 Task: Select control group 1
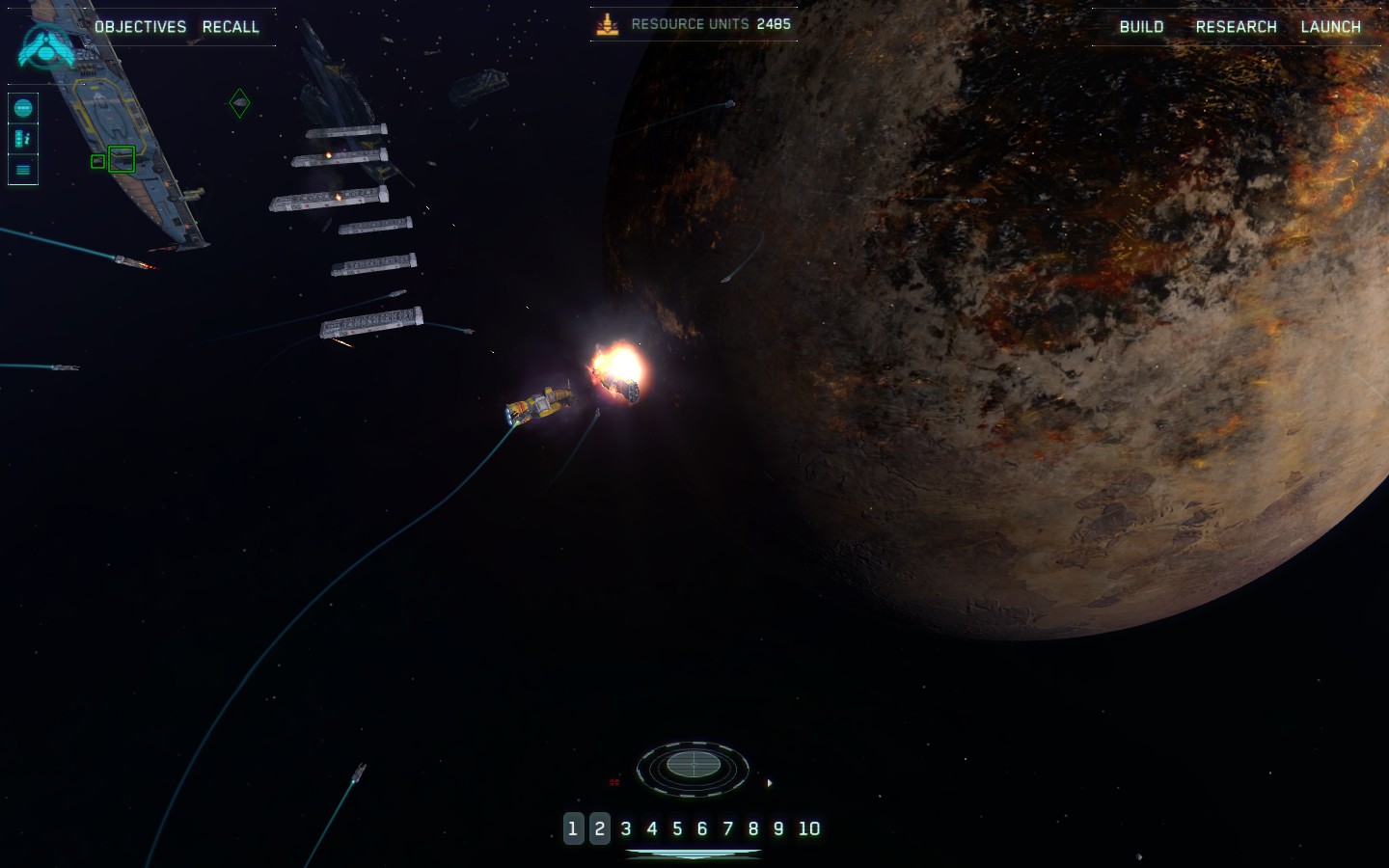coord(573,828)
